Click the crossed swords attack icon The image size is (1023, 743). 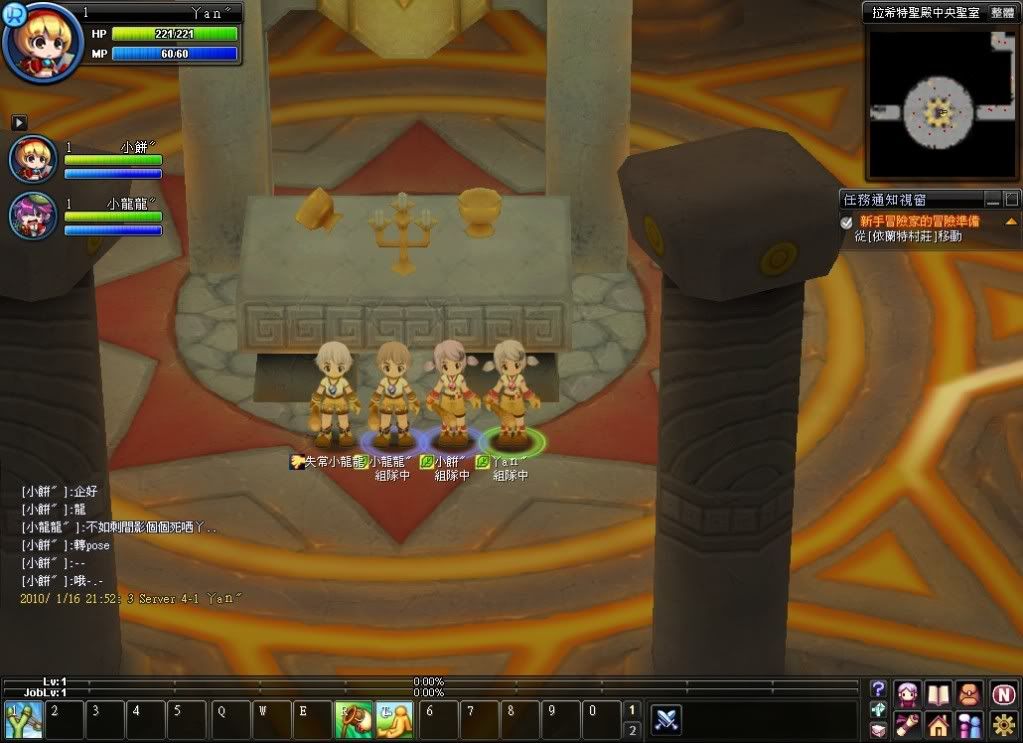click(x=667, y=719)
